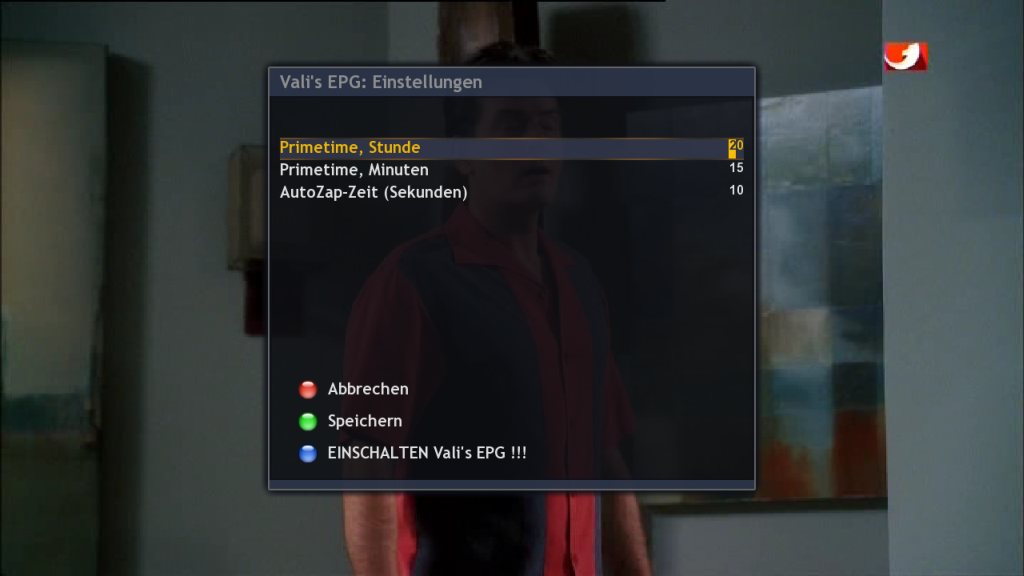The width and height of the screenshot is (1024, 576).
Task: Edit the Primetime hour value 20
Action: [736, 148]
